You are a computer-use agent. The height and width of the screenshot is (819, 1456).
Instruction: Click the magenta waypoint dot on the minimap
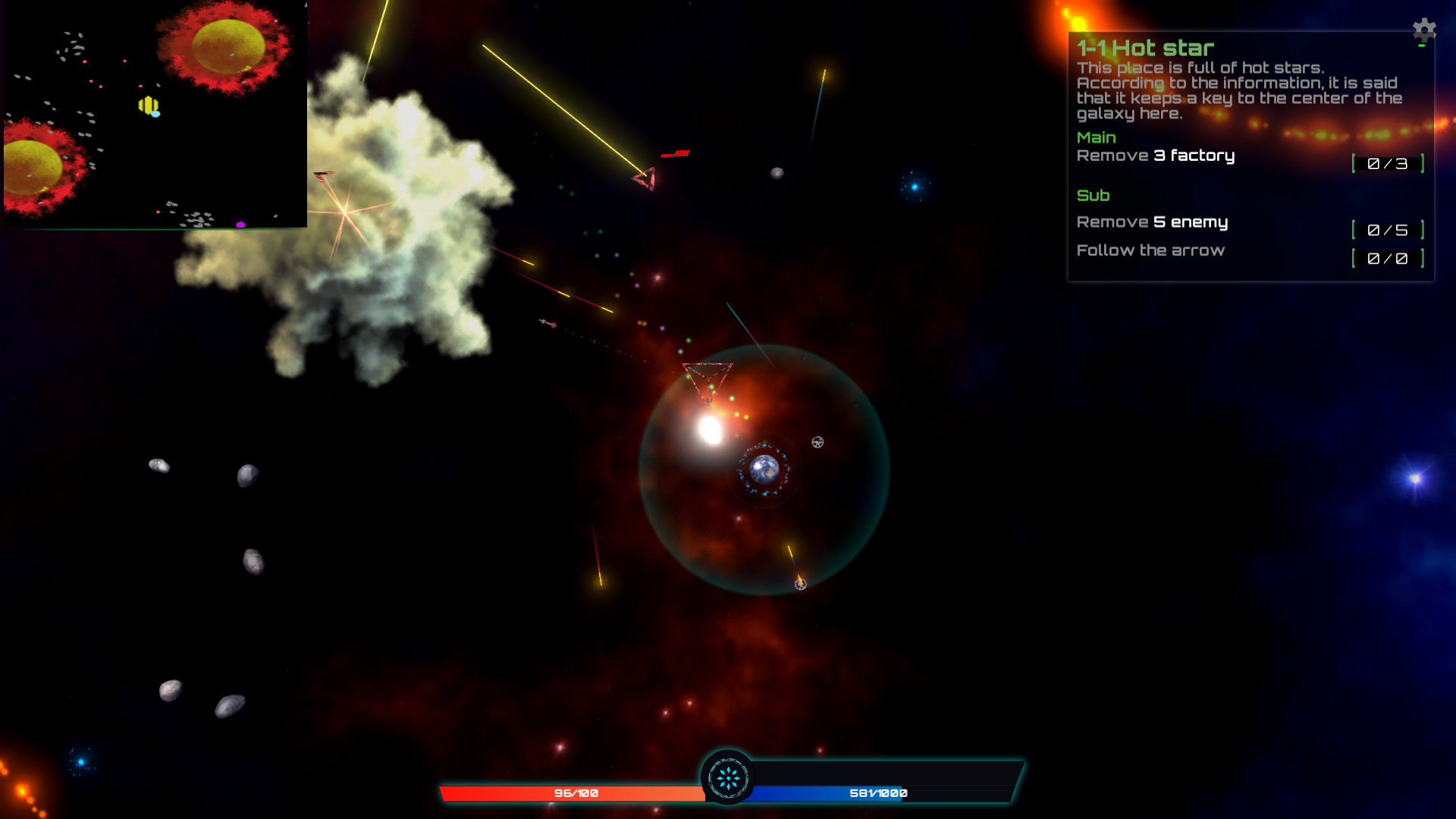pyautogui.click(x=240, y=224)
